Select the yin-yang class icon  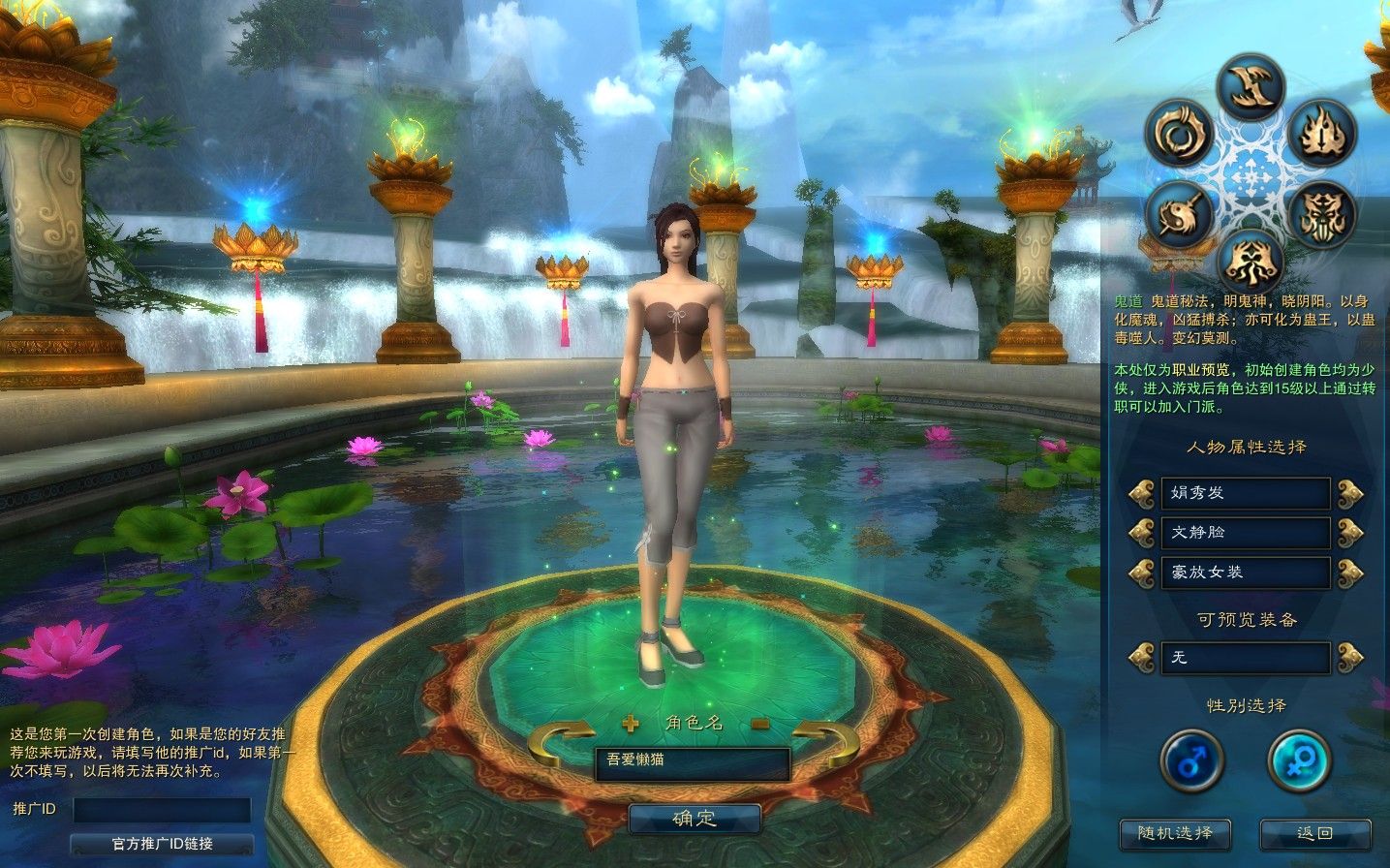pos(1180,213)
